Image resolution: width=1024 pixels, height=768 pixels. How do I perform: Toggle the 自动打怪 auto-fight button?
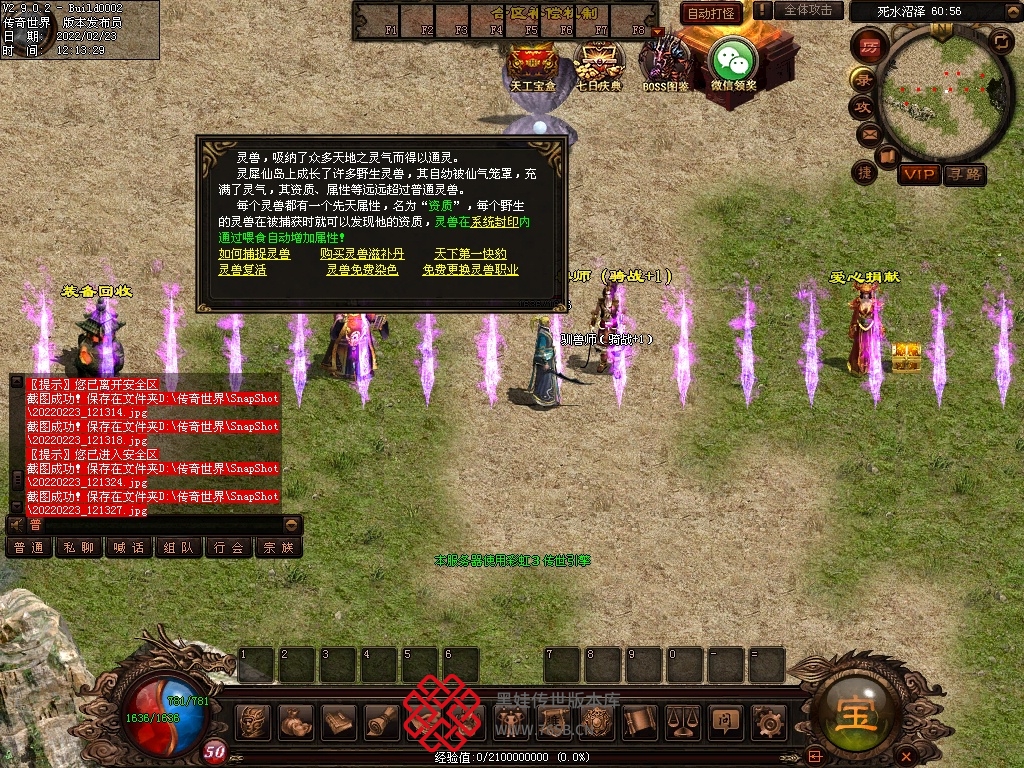click(711, 13)
